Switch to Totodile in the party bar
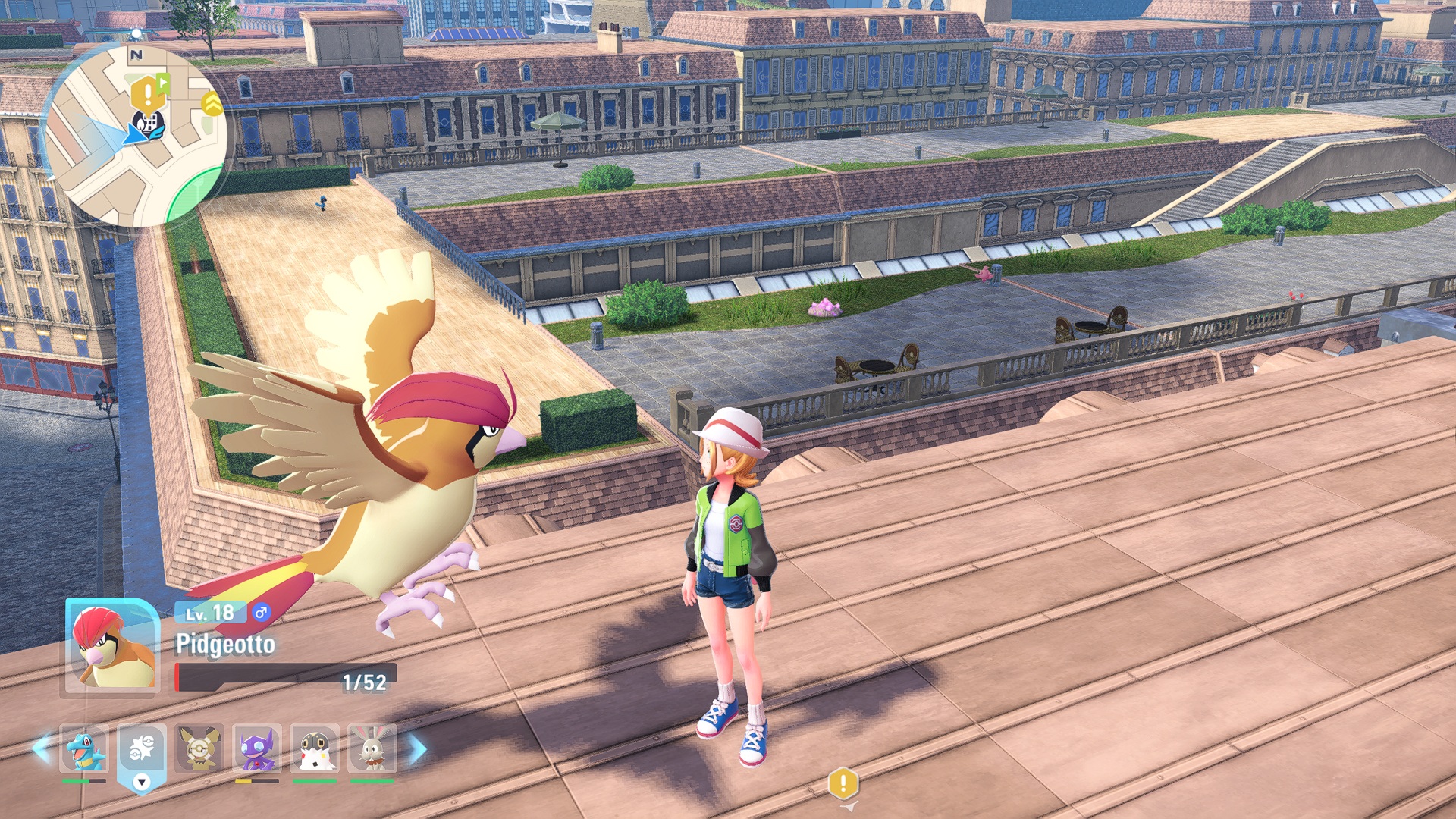This screenshot has width=1456, height=819. pos(83,748)
